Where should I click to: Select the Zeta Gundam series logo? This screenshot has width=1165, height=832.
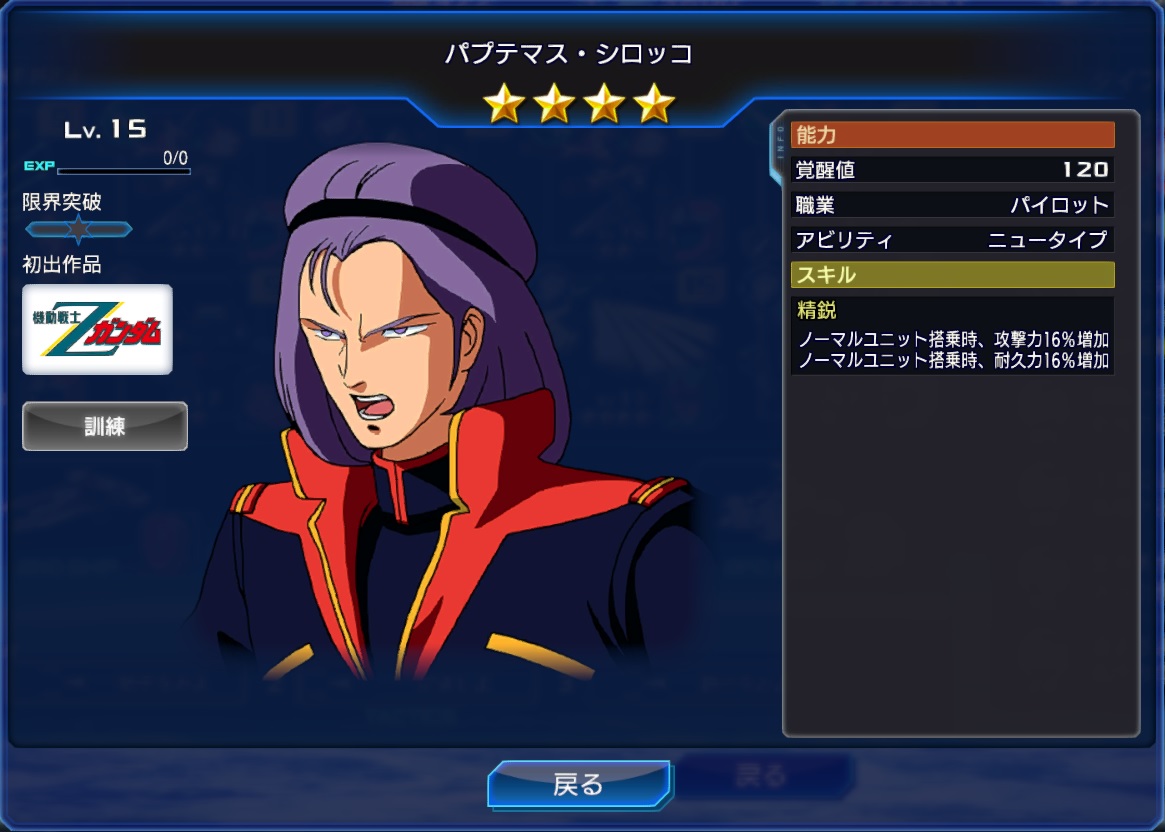coord(98,329)
